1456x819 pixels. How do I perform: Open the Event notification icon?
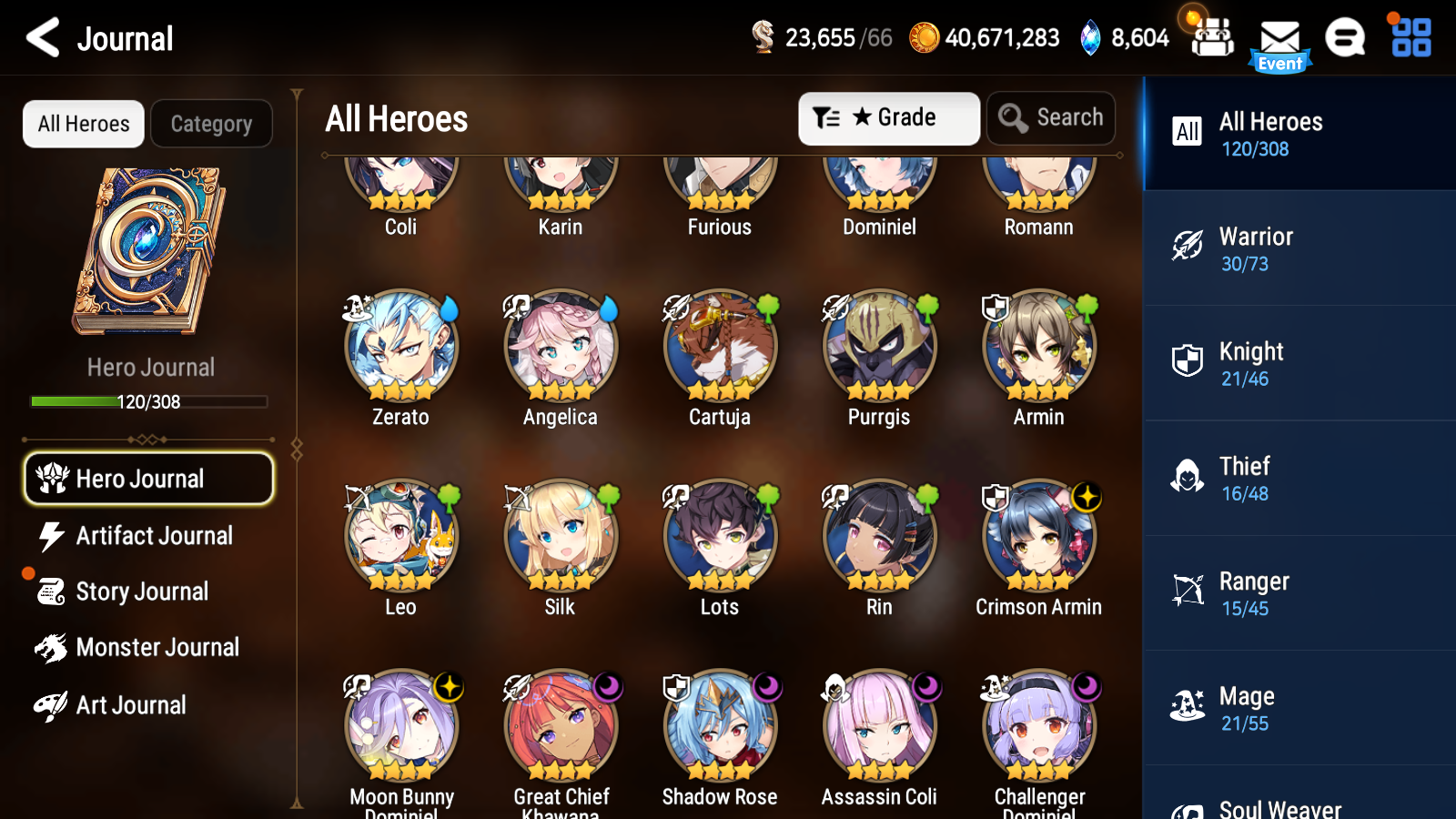[x=1279, y=64]
